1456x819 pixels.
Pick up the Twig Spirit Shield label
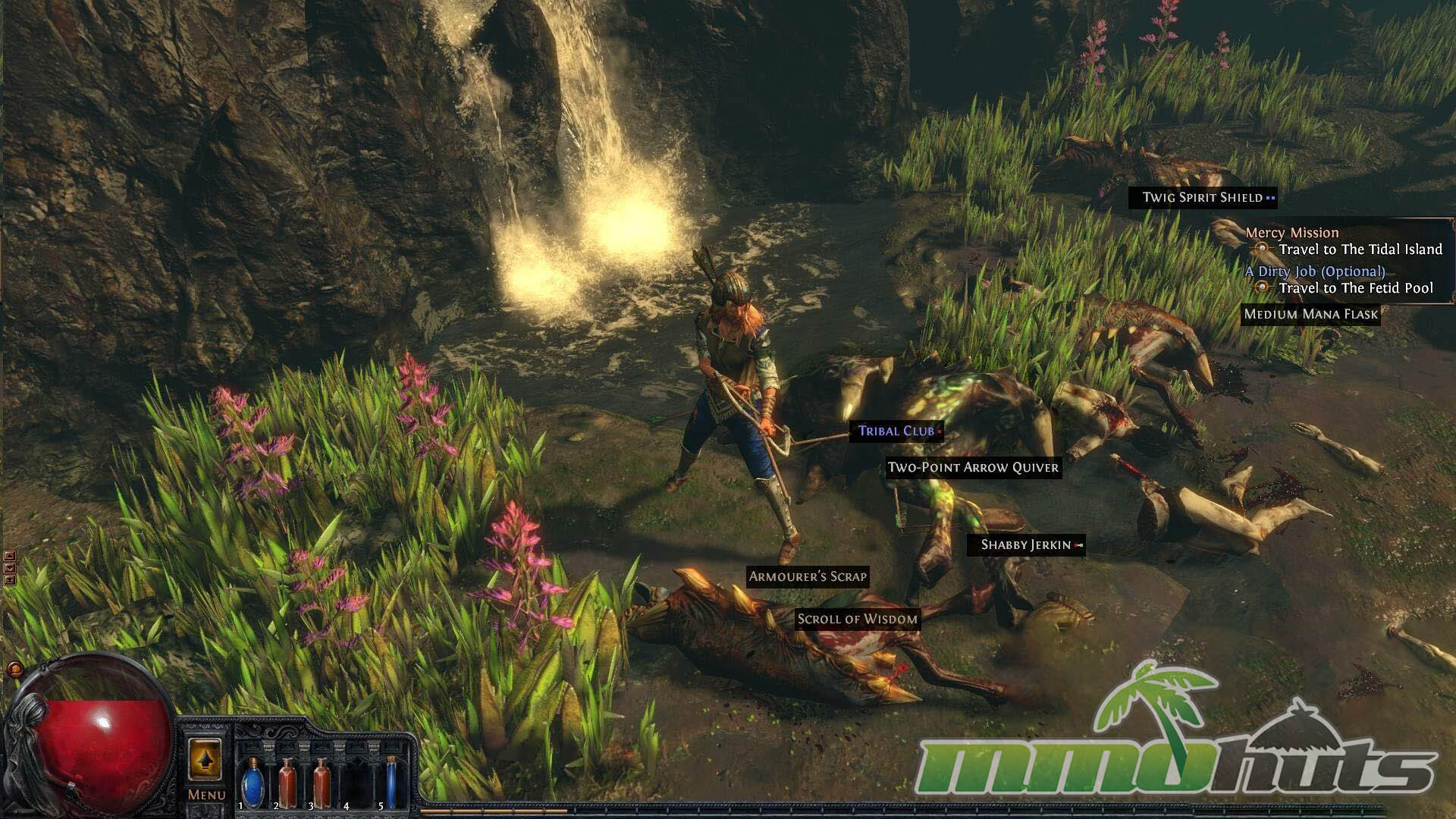tap(1202, 198)
